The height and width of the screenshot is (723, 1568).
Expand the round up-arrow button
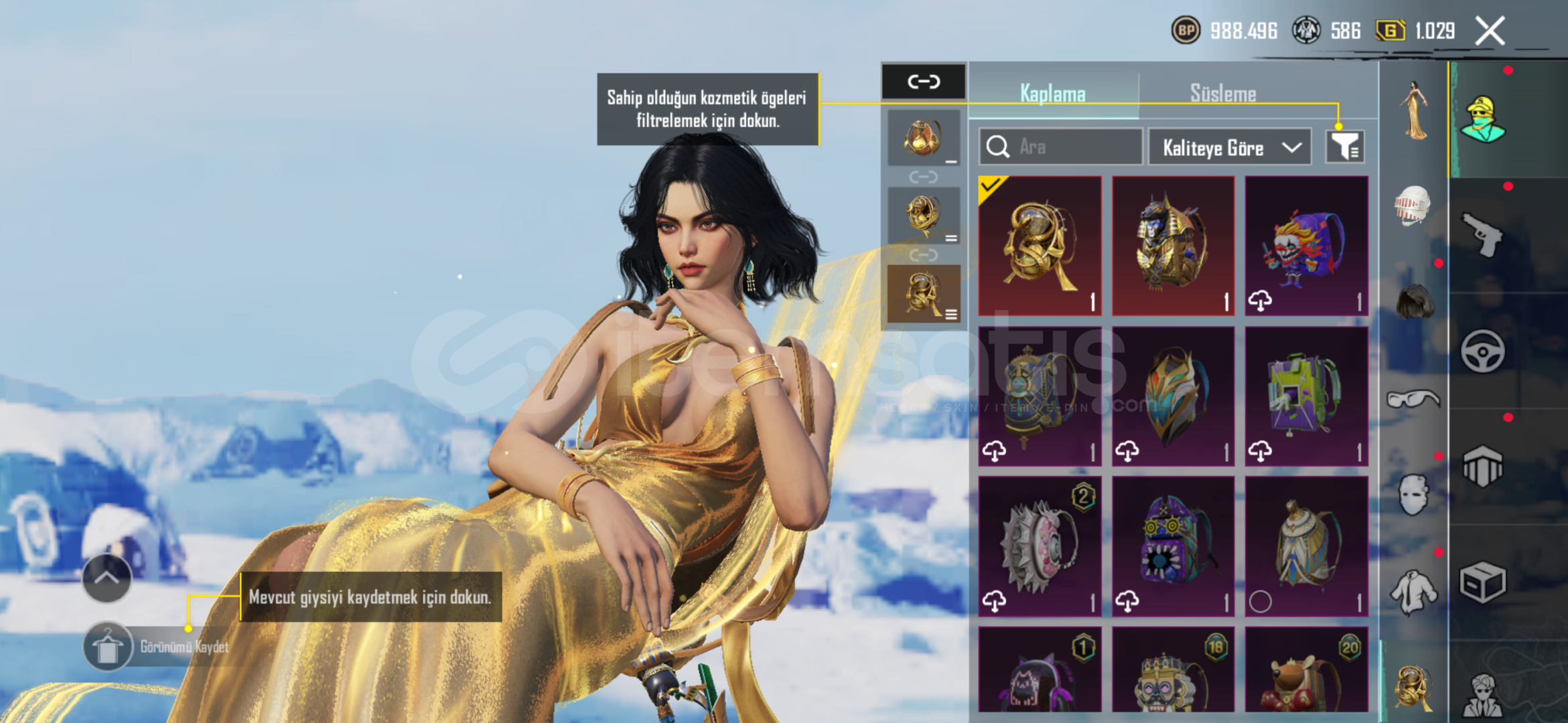pyautogui.click(x=106, y=578)
